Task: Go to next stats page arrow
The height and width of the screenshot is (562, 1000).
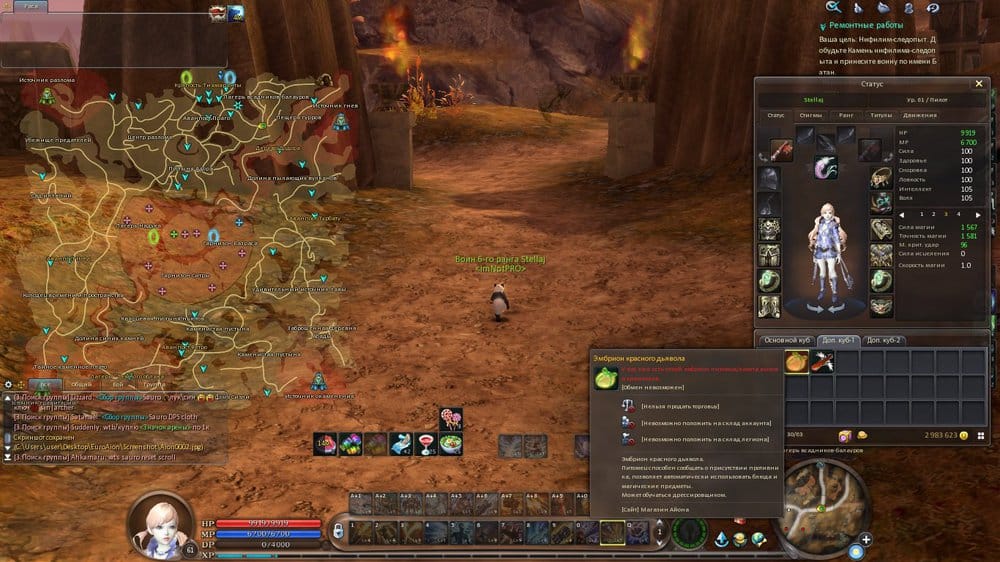Action: click(971, 214)
